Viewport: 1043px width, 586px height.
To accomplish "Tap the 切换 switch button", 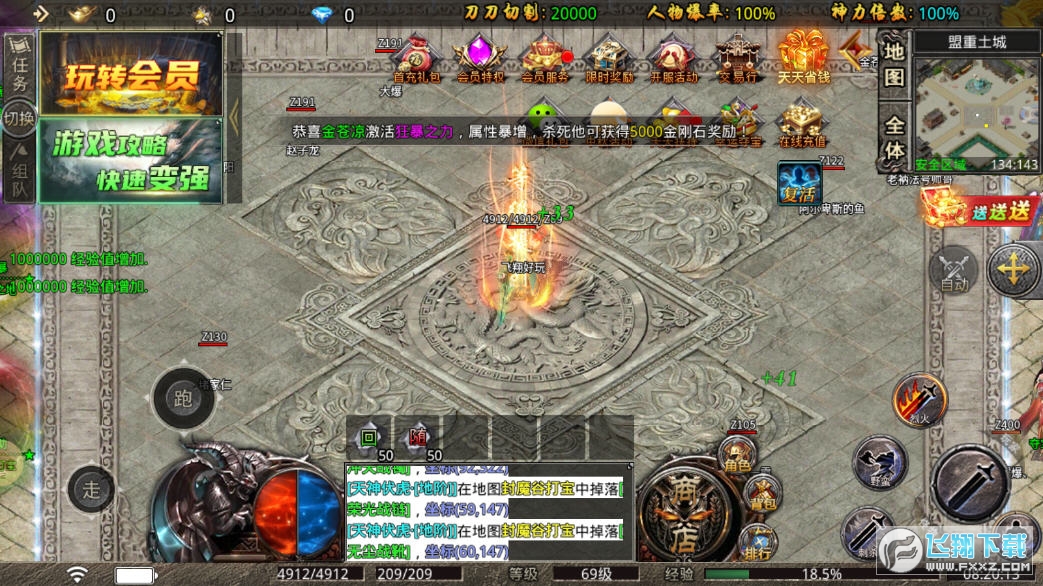I will (19, 118).
